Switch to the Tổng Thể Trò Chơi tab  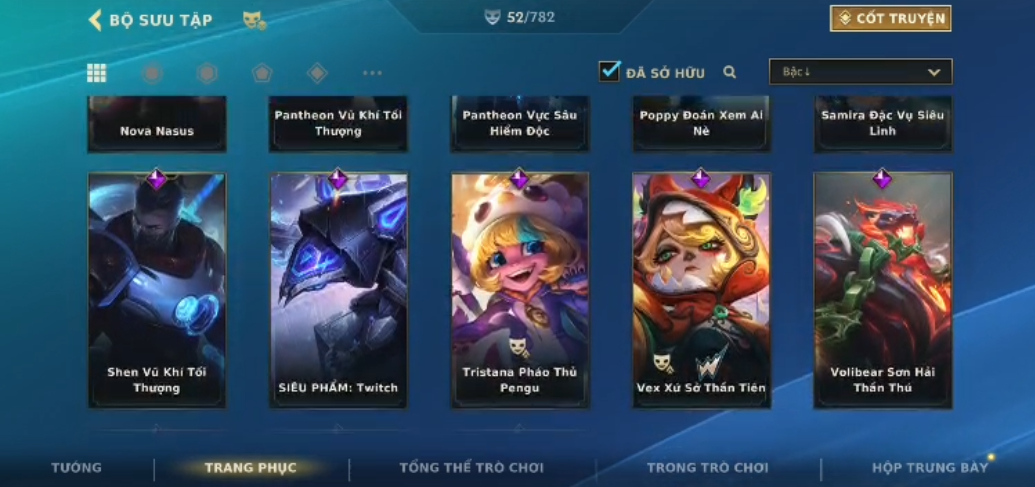pos(471,468)
